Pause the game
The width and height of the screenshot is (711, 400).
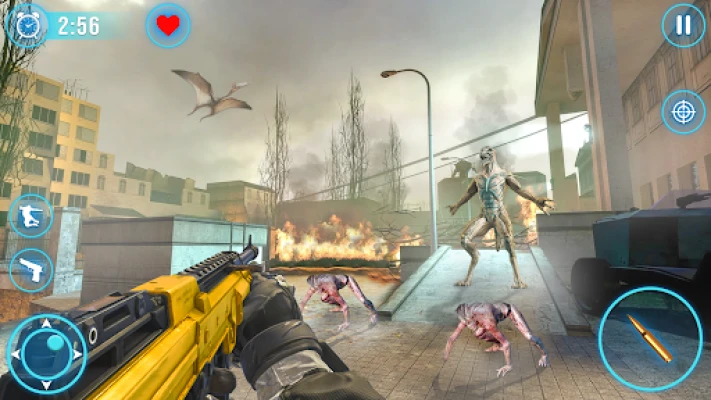point(683,26)
